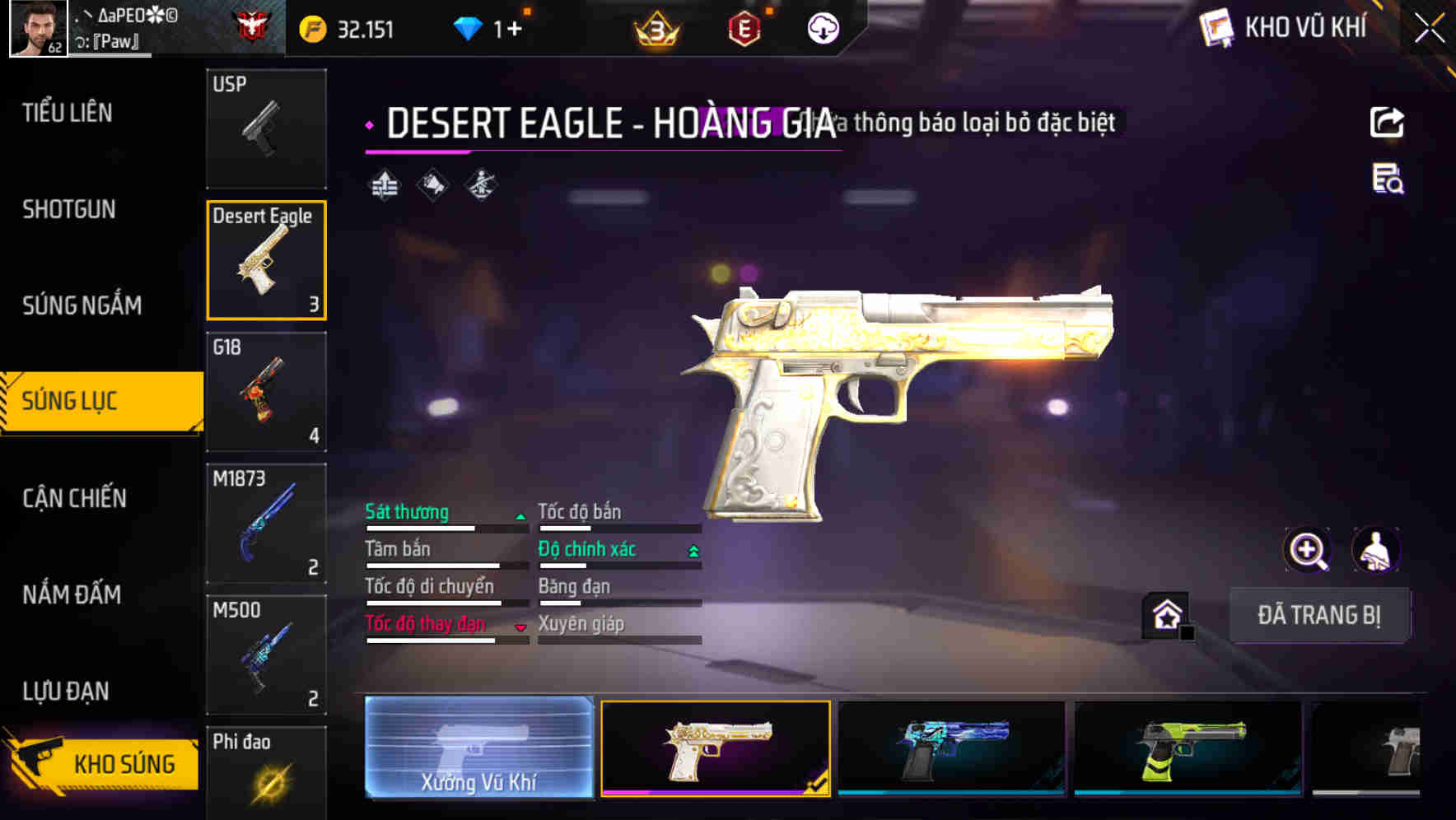Screen dimensions: 1456x820
Task: Select the M1873 weapon slot
Action: tap(266, 524)
